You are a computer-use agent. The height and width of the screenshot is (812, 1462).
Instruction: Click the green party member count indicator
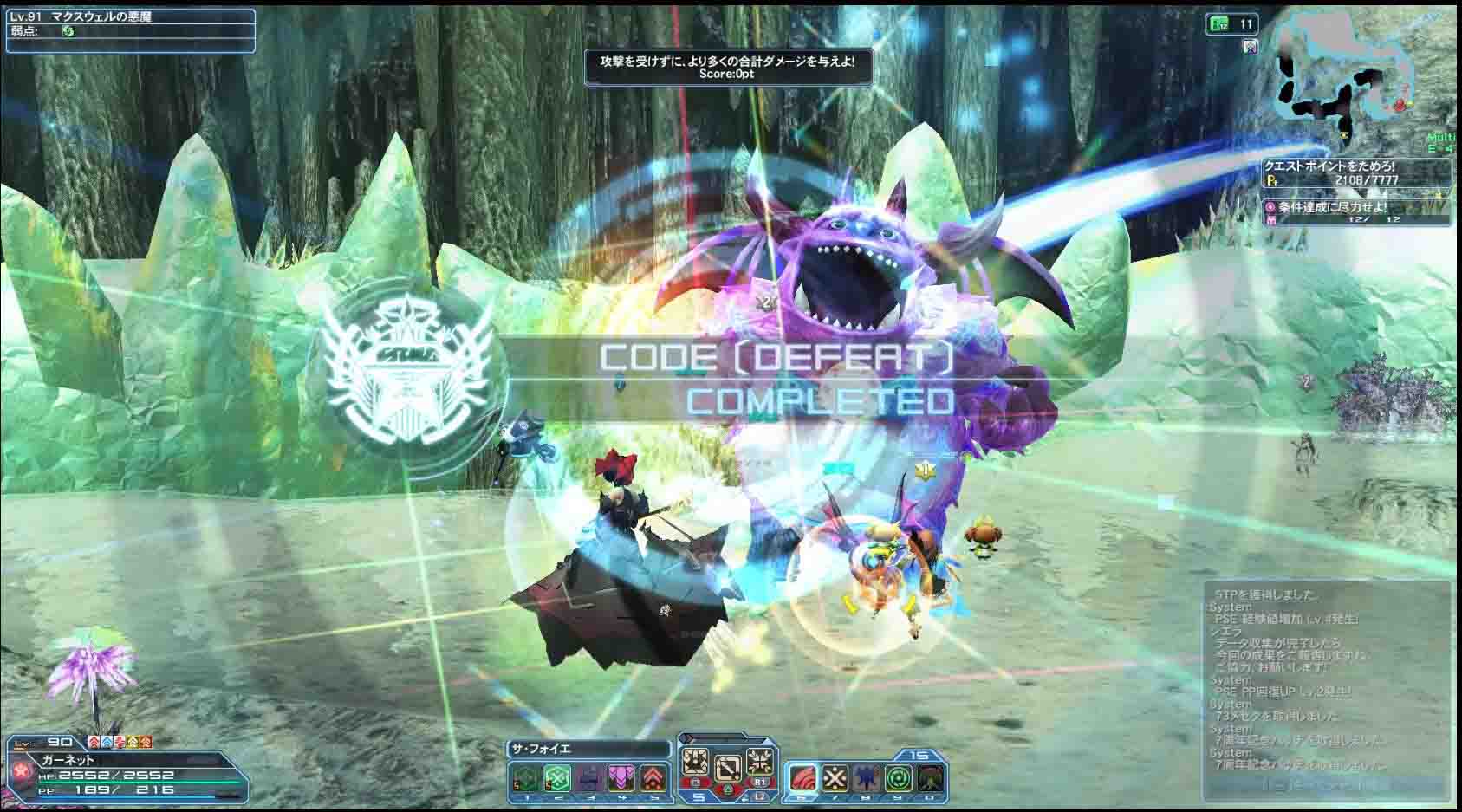(1231, 25)
